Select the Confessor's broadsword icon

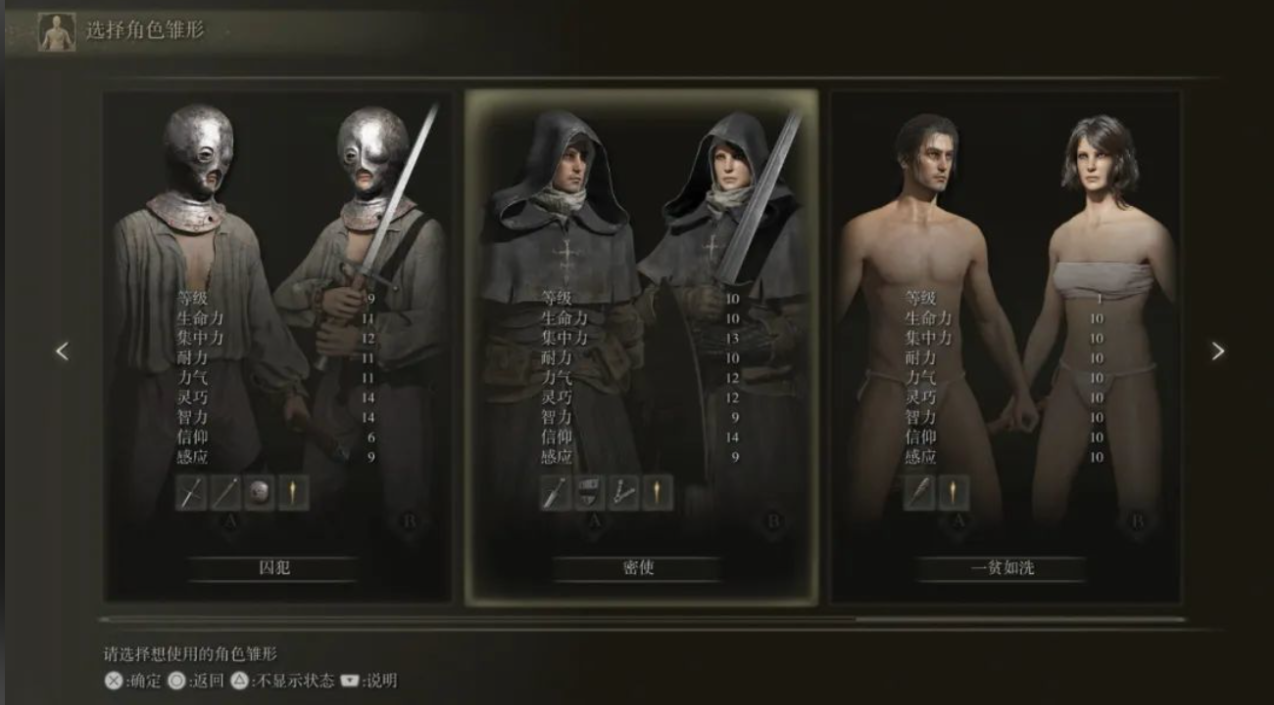tap(555, 493)
